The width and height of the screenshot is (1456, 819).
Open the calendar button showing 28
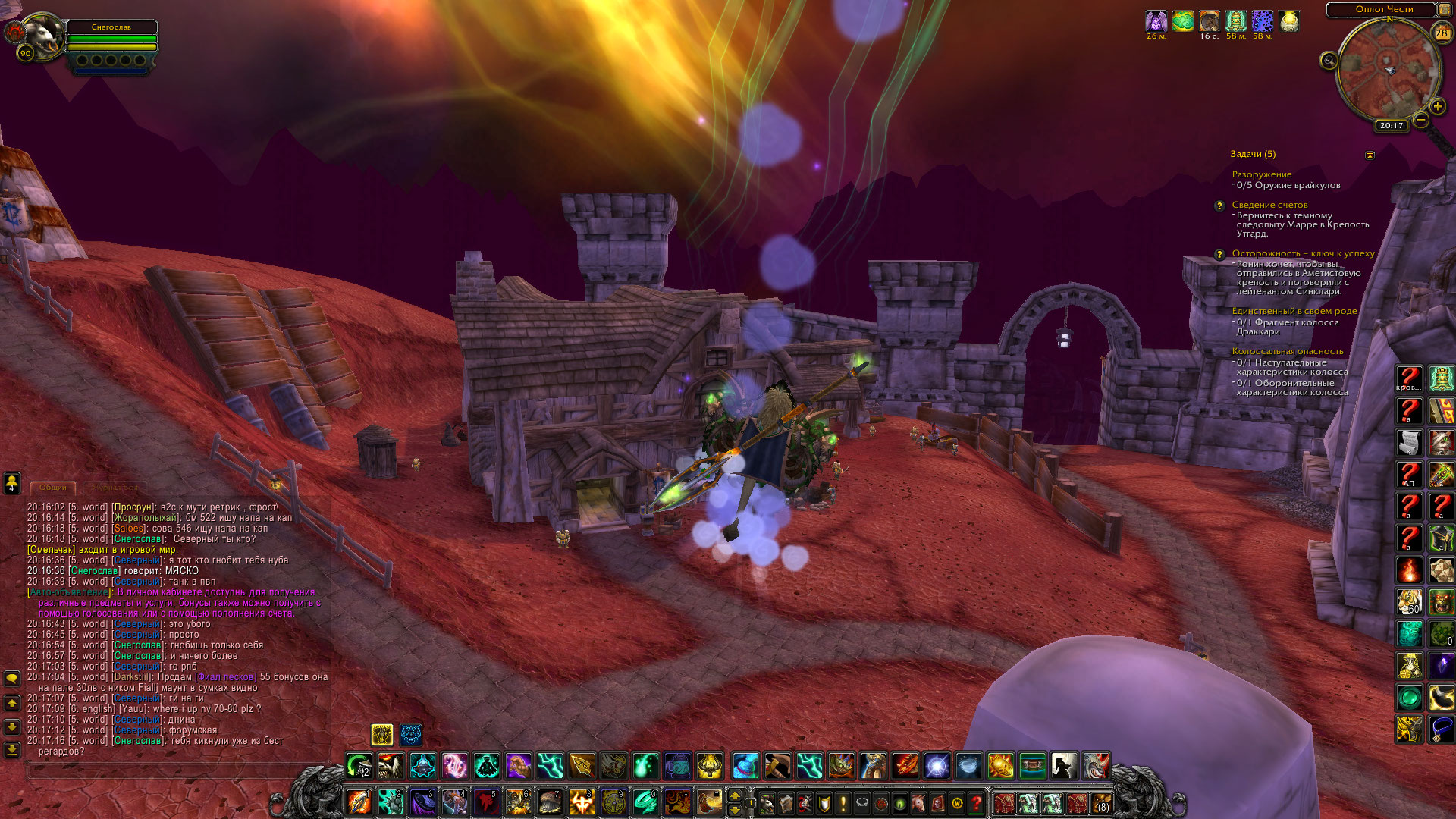(x=1442, y=33)
